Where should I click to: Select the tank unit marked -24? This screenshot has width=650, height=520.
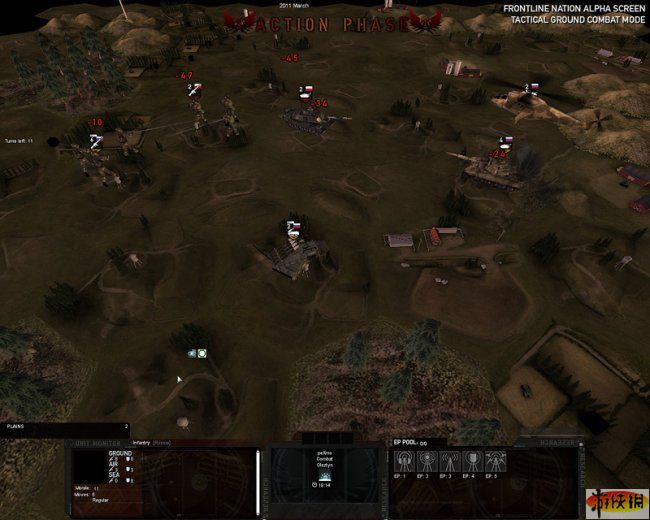click(x=488, y=172)
